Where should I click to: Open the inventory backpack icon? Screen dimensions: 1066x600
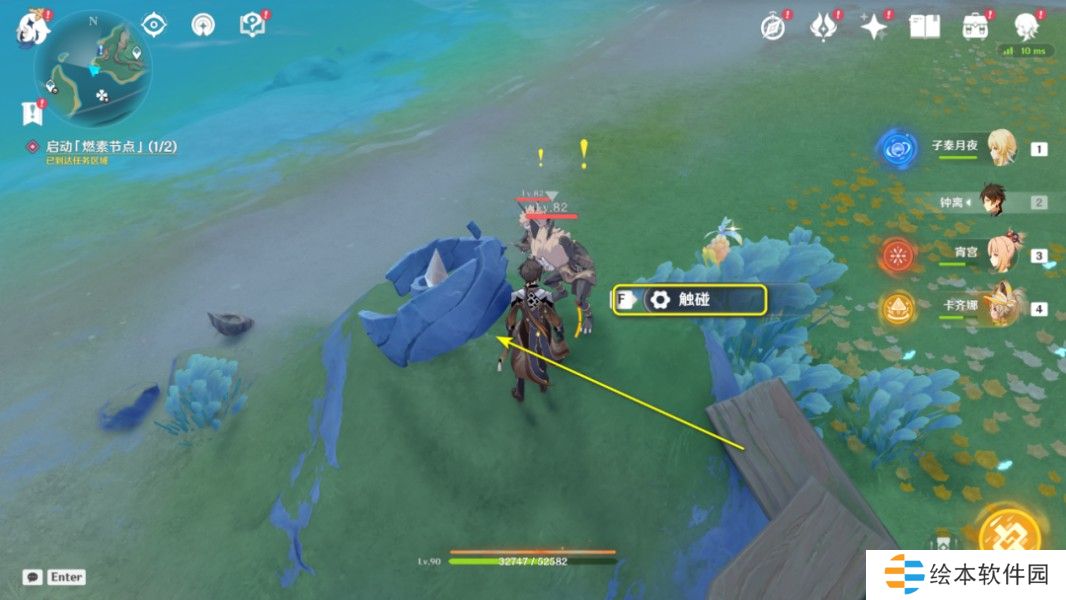click(974, 27)
